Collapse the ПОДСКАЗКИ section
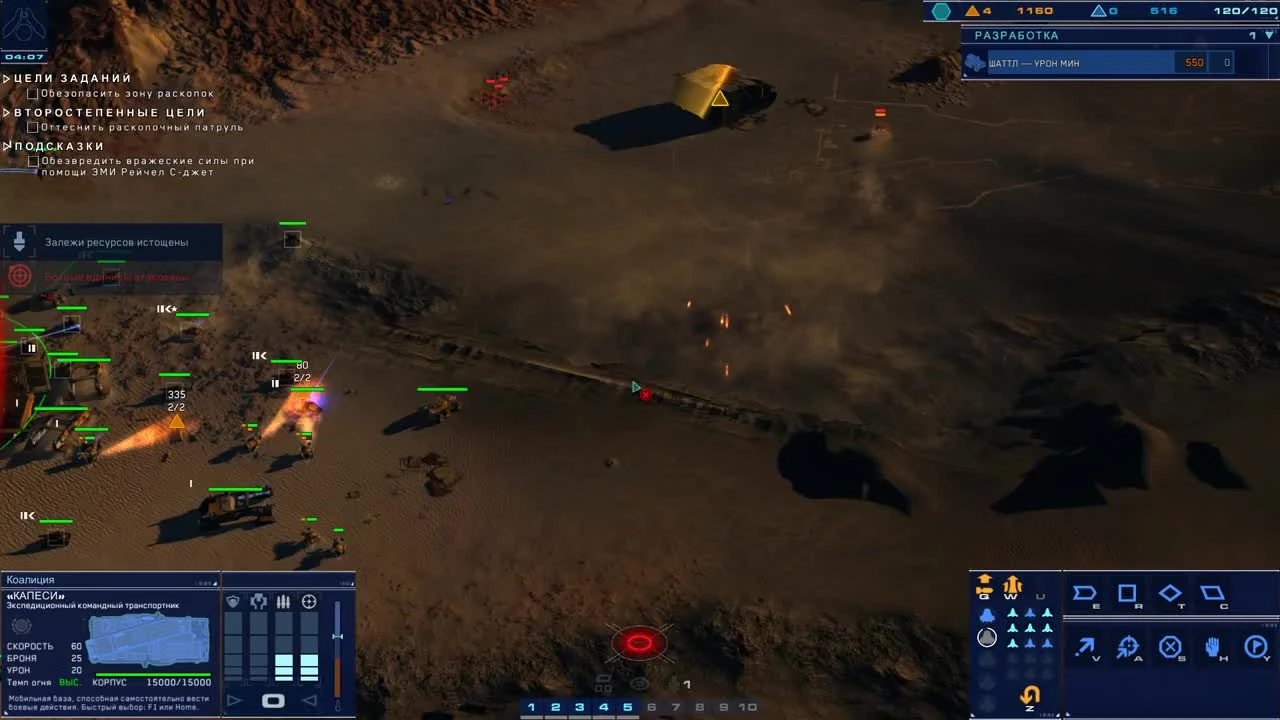1280x720 pixels. pos(7,146)
